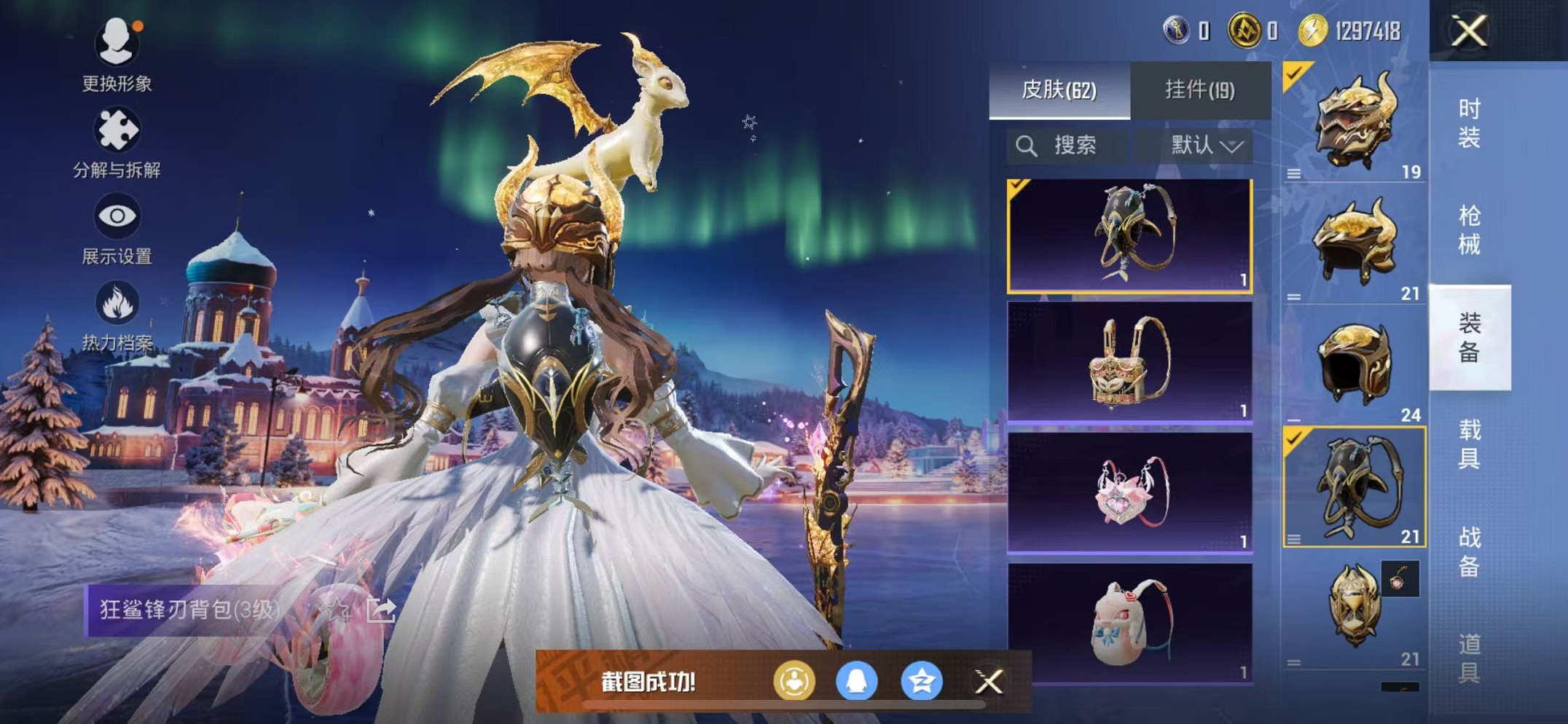
Task: Switch to the 皮肤(62) tab
Action: click(x=1059, y=90)
